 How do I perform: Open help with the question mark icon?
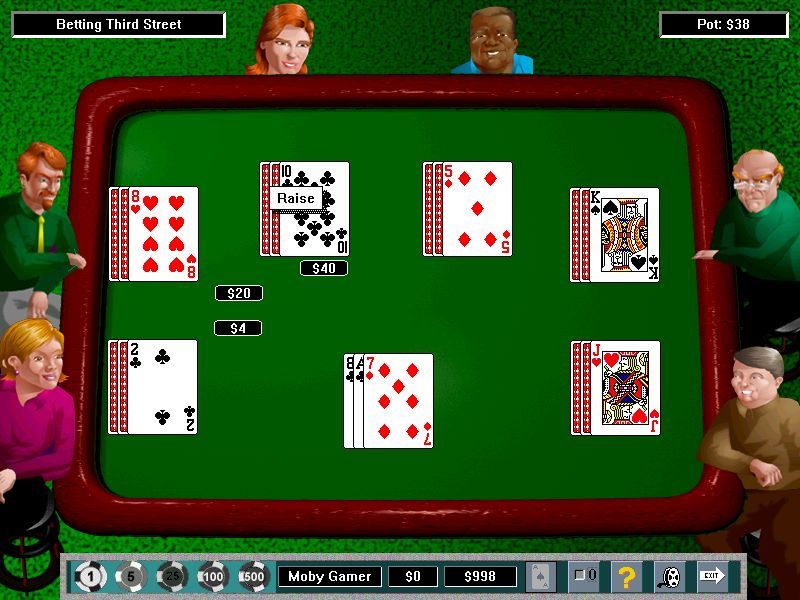627,576
